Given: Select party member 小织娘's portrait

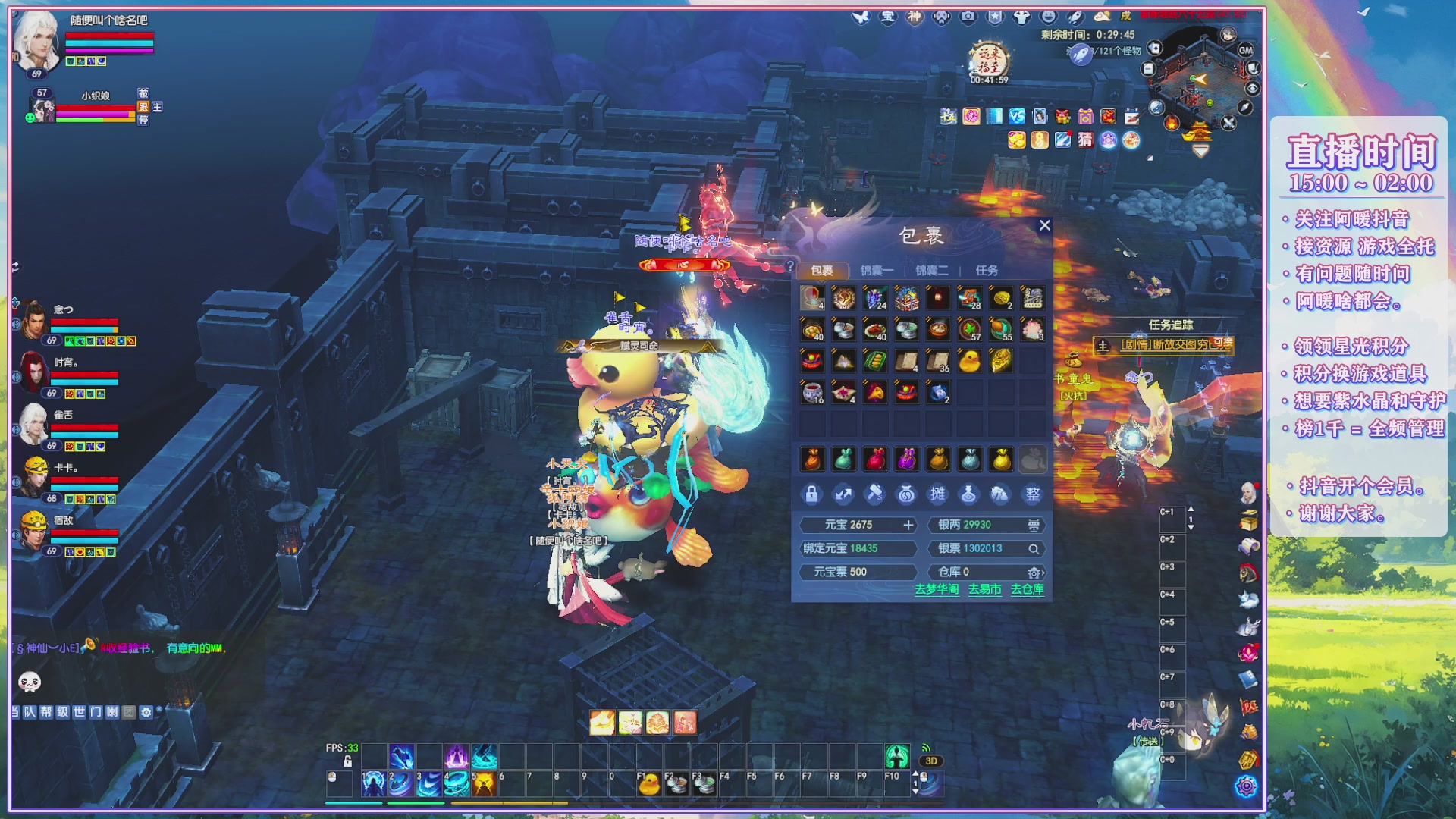Looking at the screenshot, I should [42, 108].
